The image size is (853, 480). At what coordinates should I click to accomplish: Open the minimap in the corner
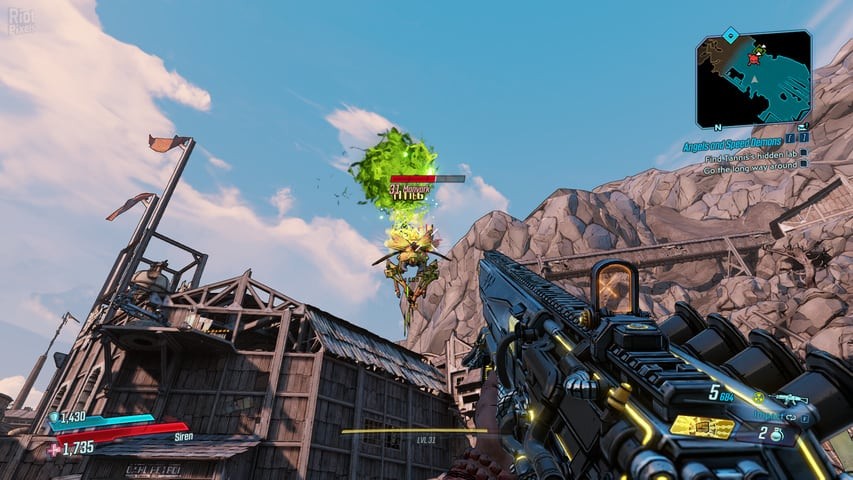point(753,78)
